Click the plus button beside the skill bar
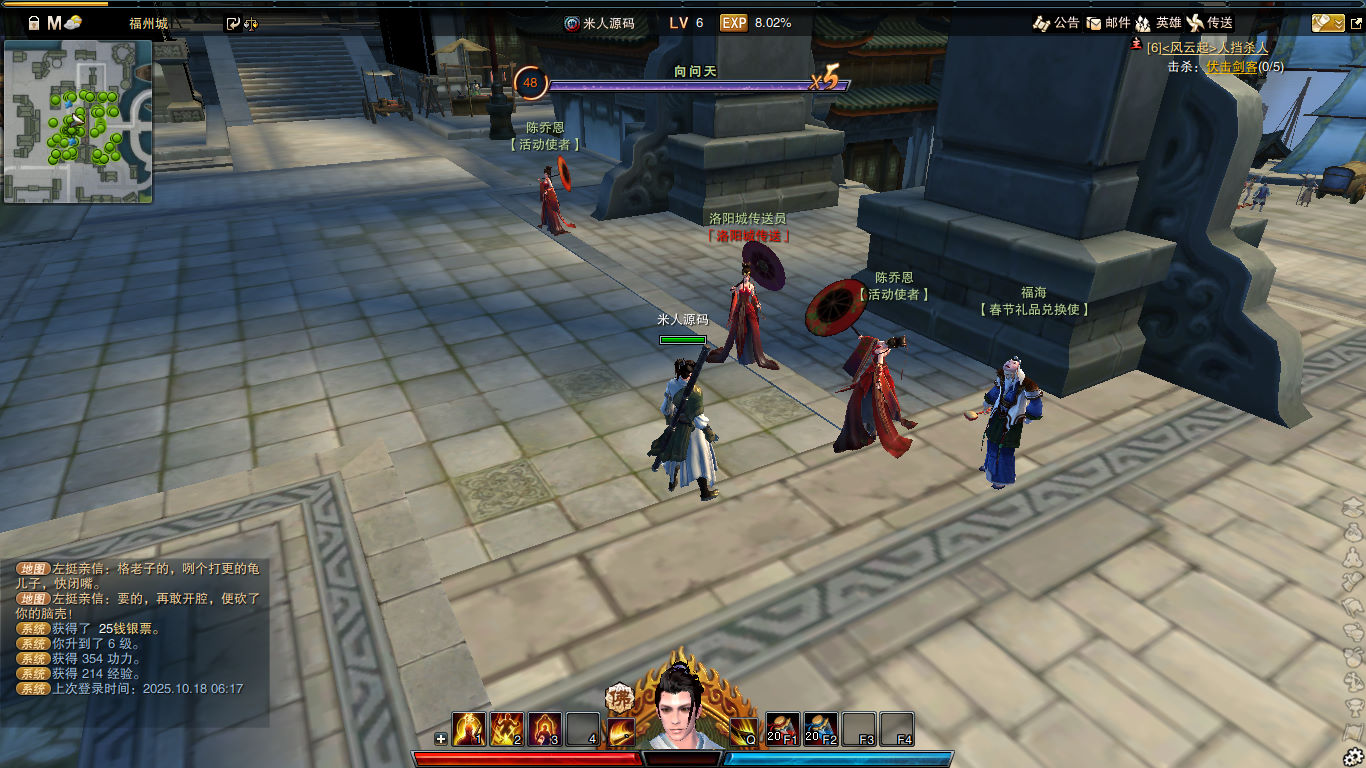1366x768 pixels. coord(441,739)
